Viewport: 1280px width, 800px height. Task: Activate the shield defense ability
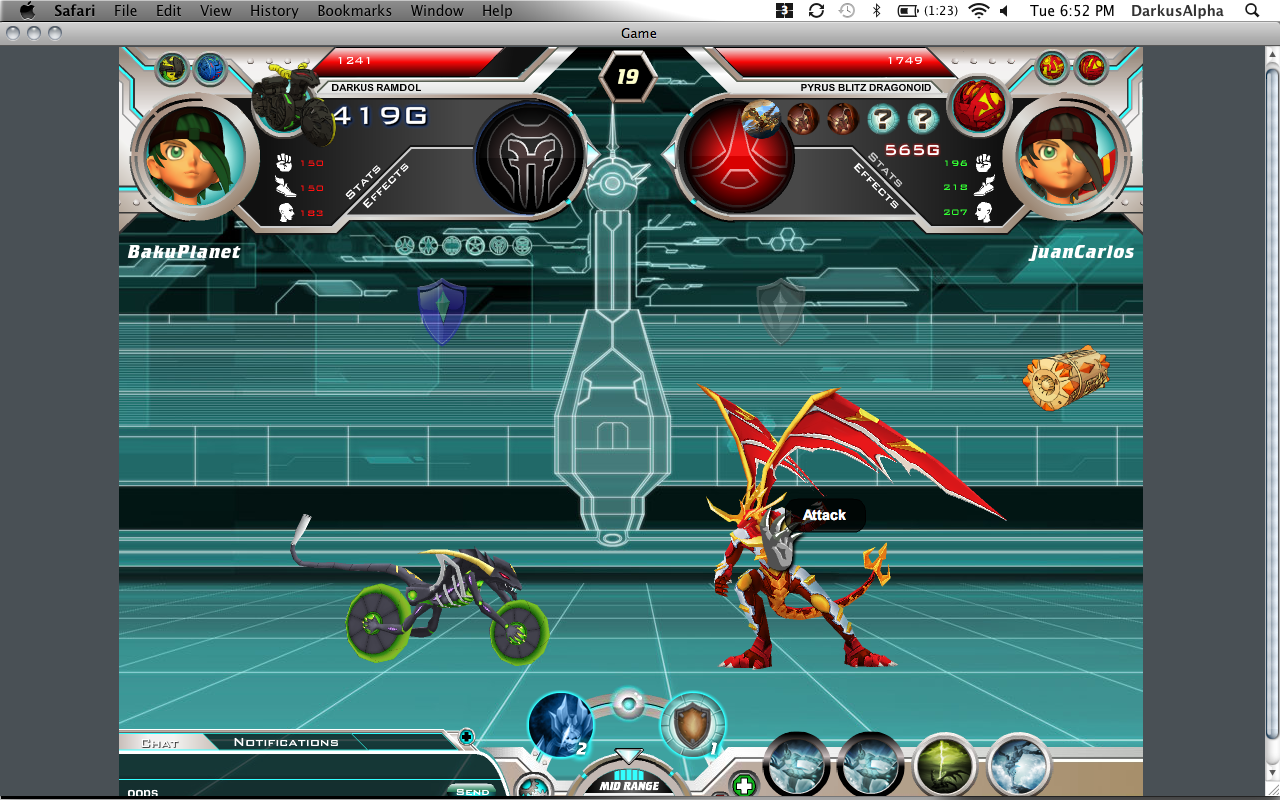click(693, 725)
